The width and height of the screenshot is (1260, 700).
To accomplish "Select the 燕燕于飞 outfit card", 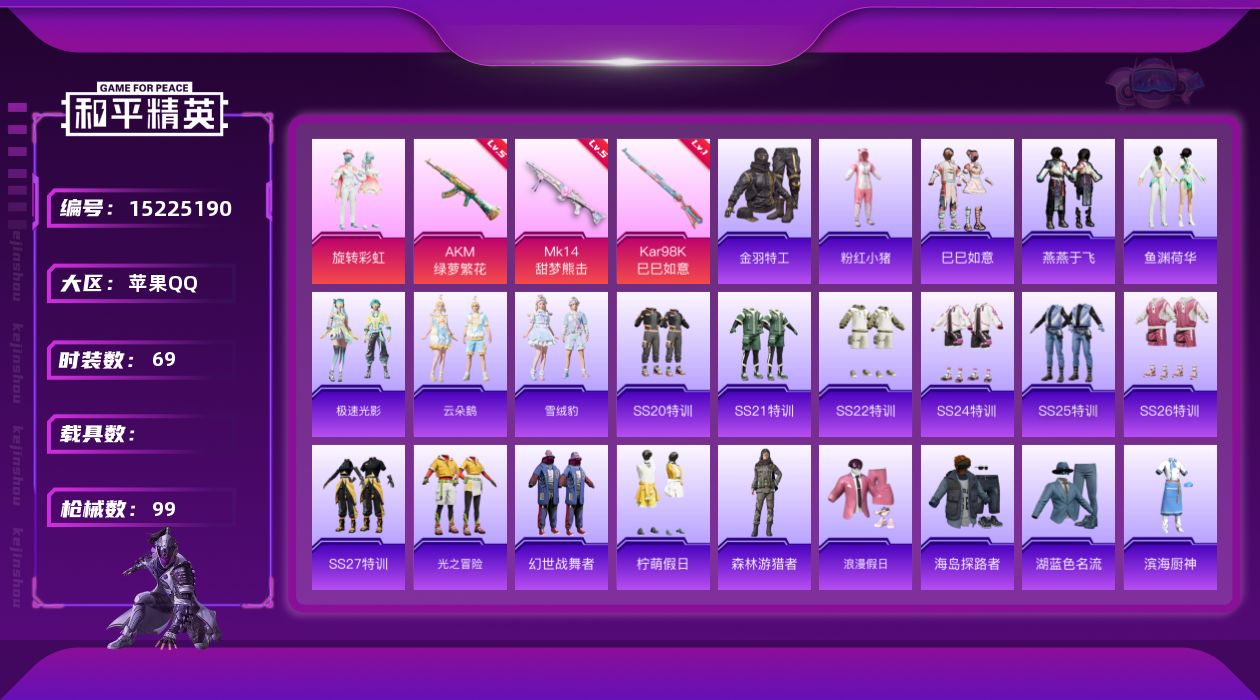I will point(1068,211).
